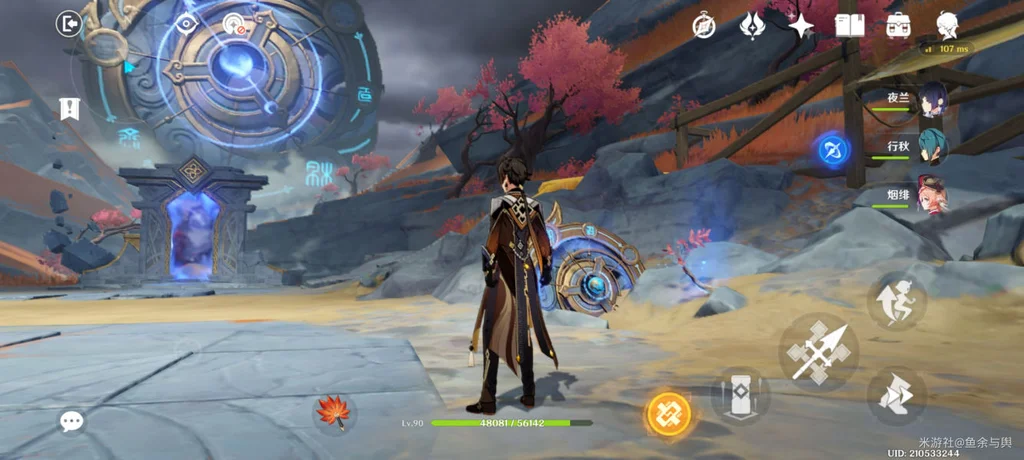Open the backpack inventory
This screenshot has width=1024, height=460.
click(897, 27)
